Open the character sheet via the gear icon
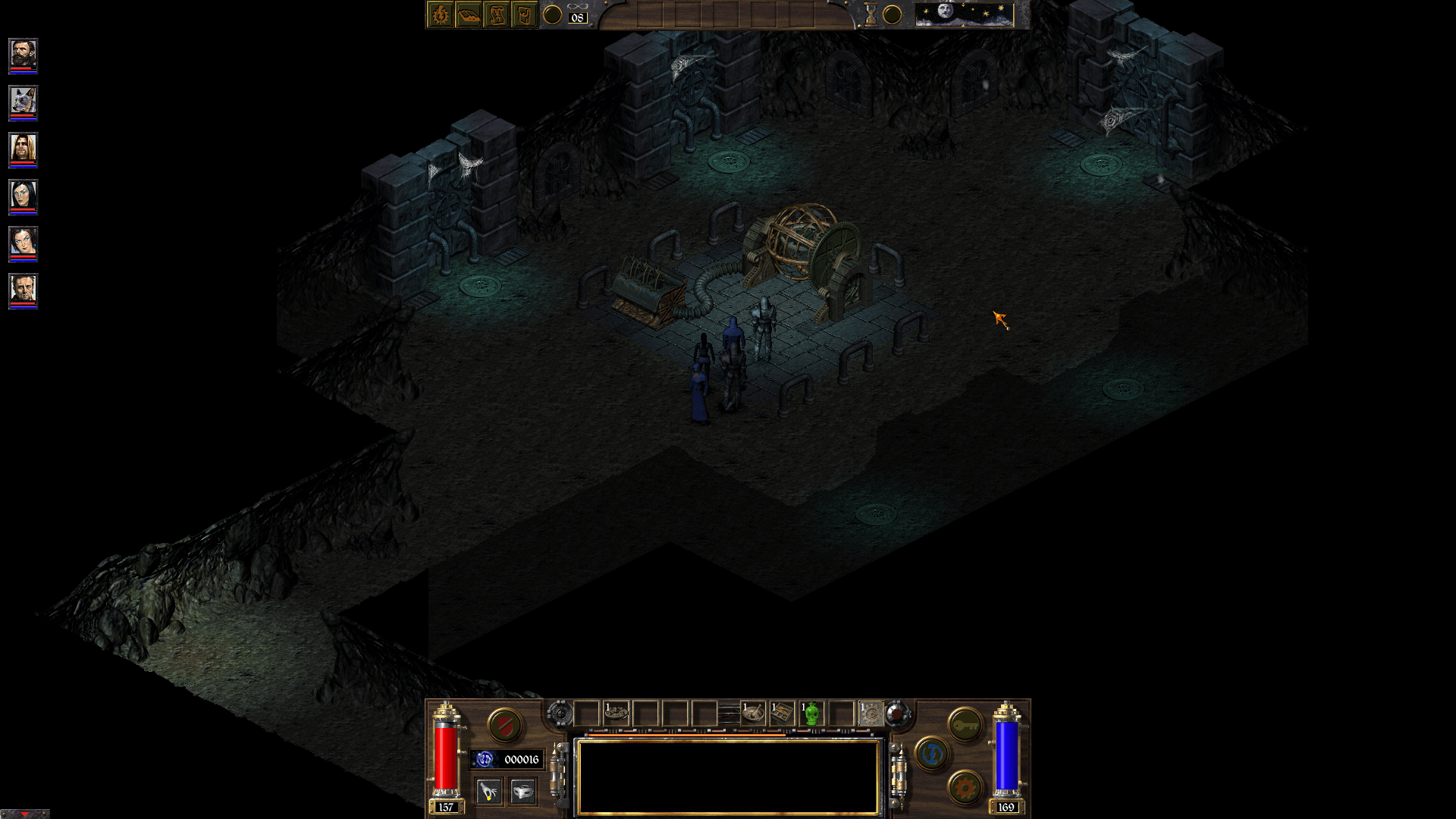1456x819 pixels. (x=439, y=14)
